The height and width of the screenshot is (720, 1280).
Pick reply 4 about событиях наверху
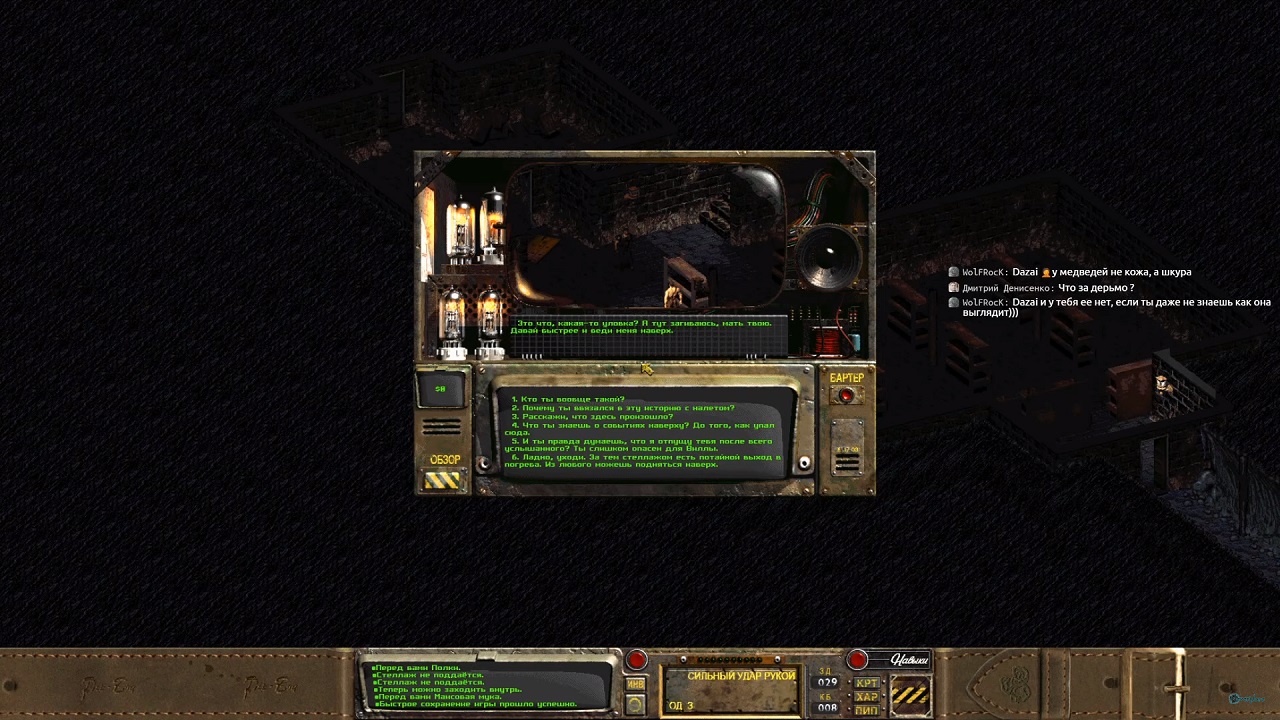(x=642, y=425)
